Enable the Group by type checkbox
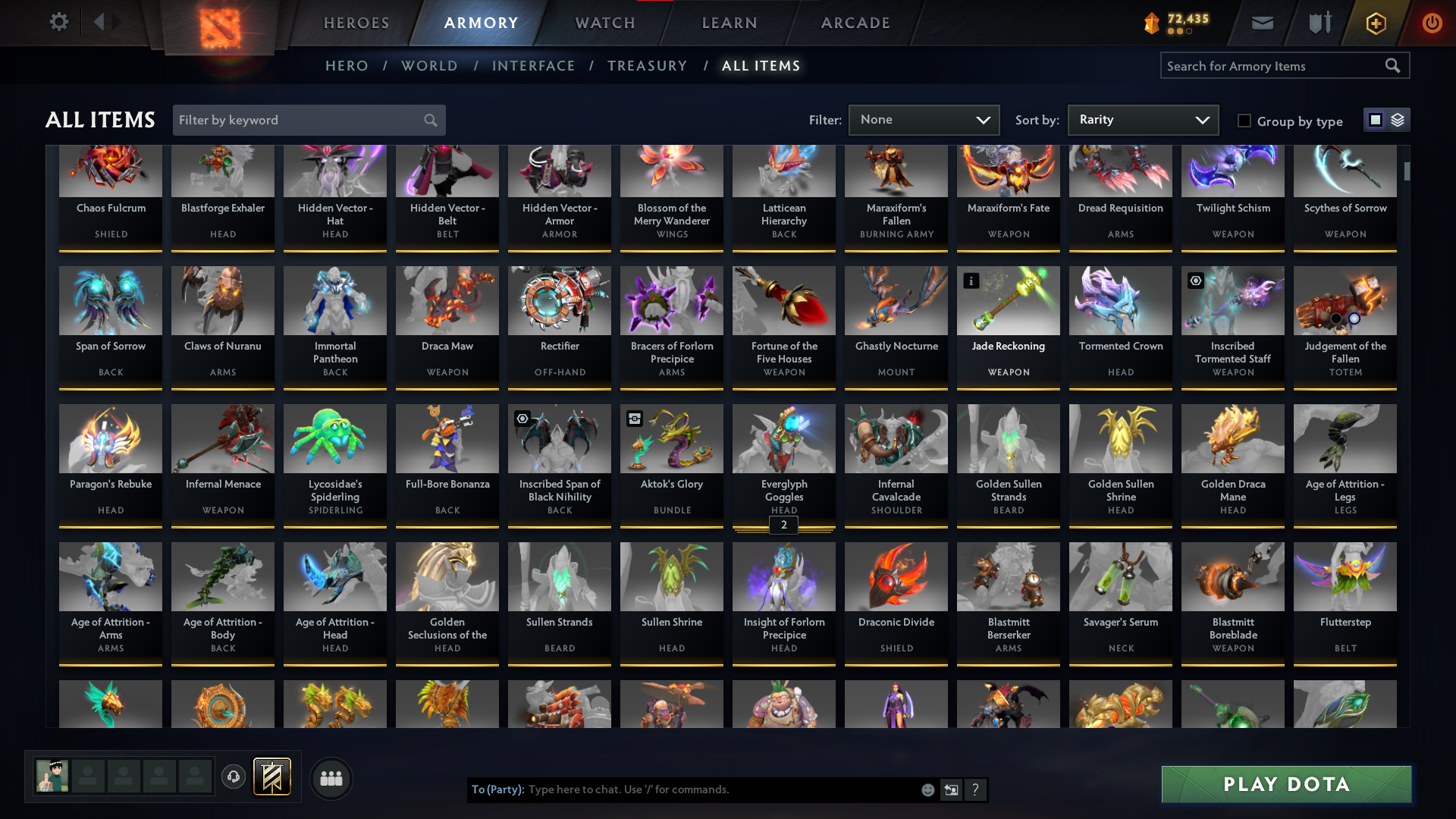This screenshot has width=1456, height=819. click(x=1244, y=121)
